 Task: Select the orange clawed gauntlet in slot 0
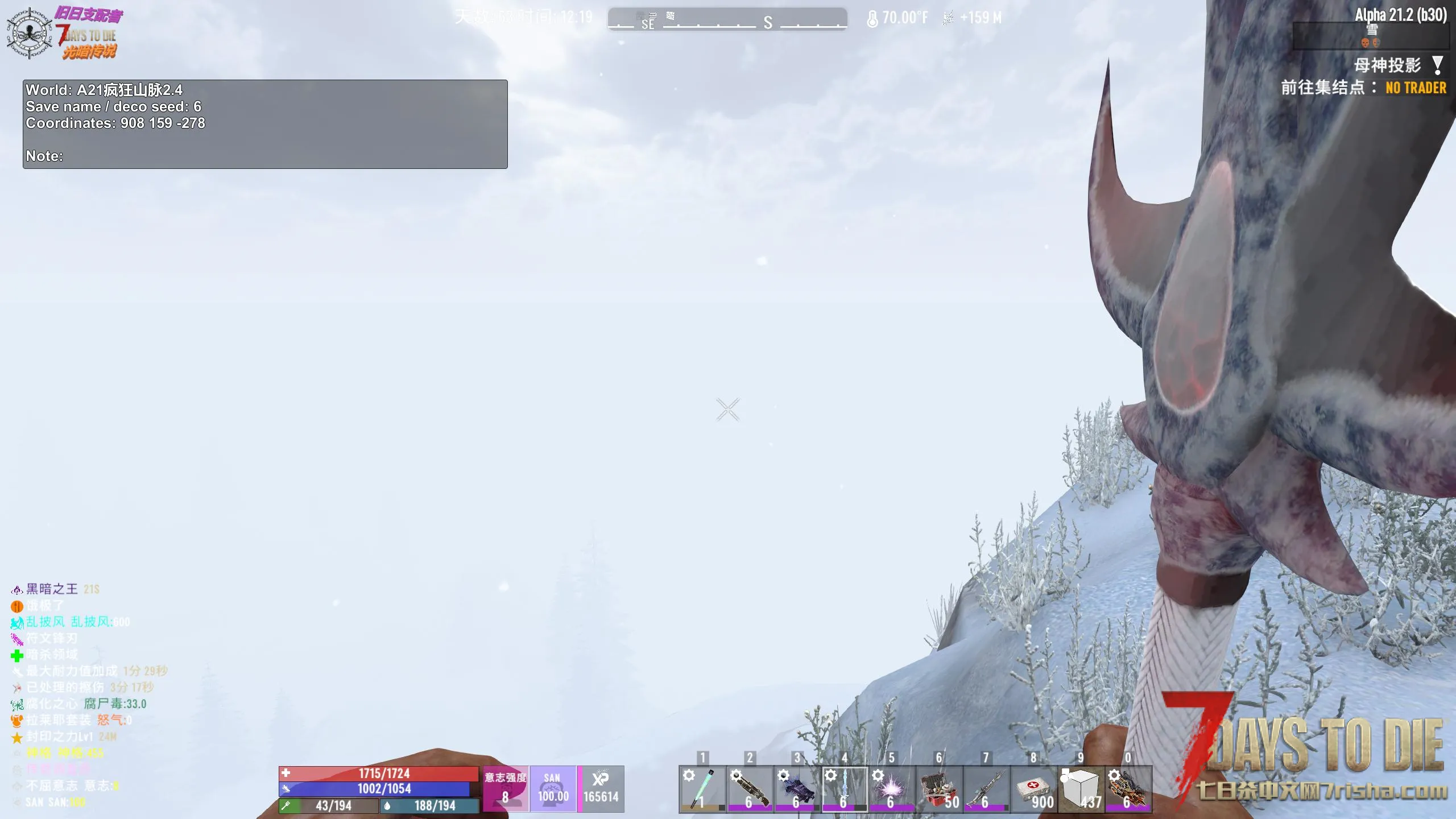tap(1128, 789)
